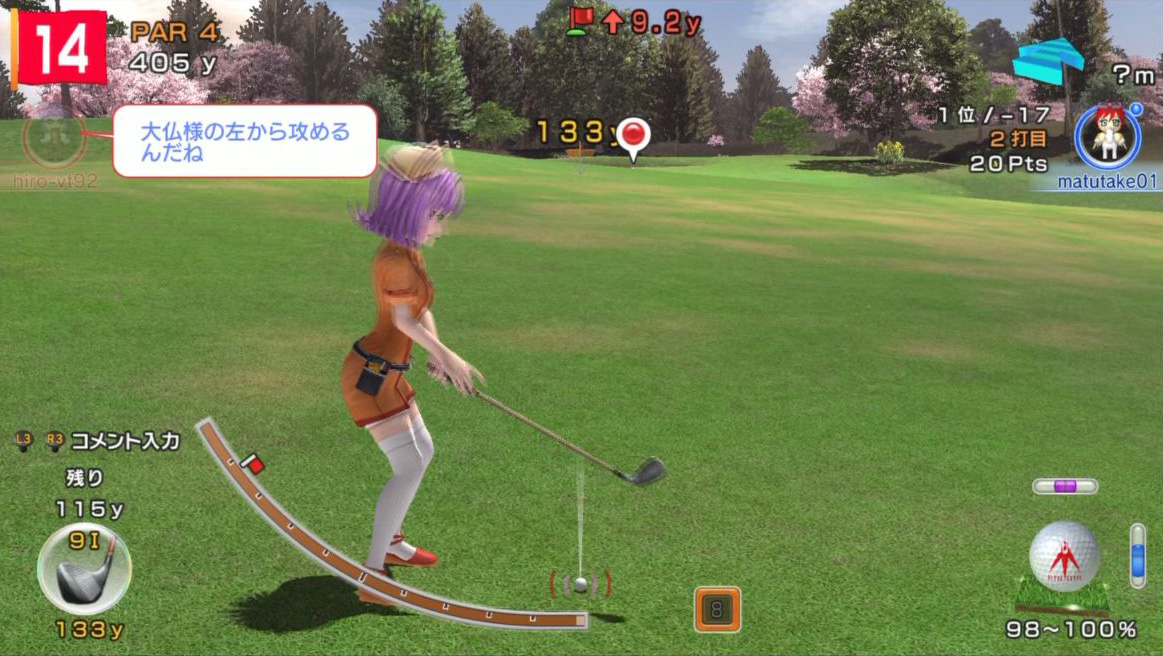Click the hole 14 number badge
1163x656 pixels.
(59, 47)
